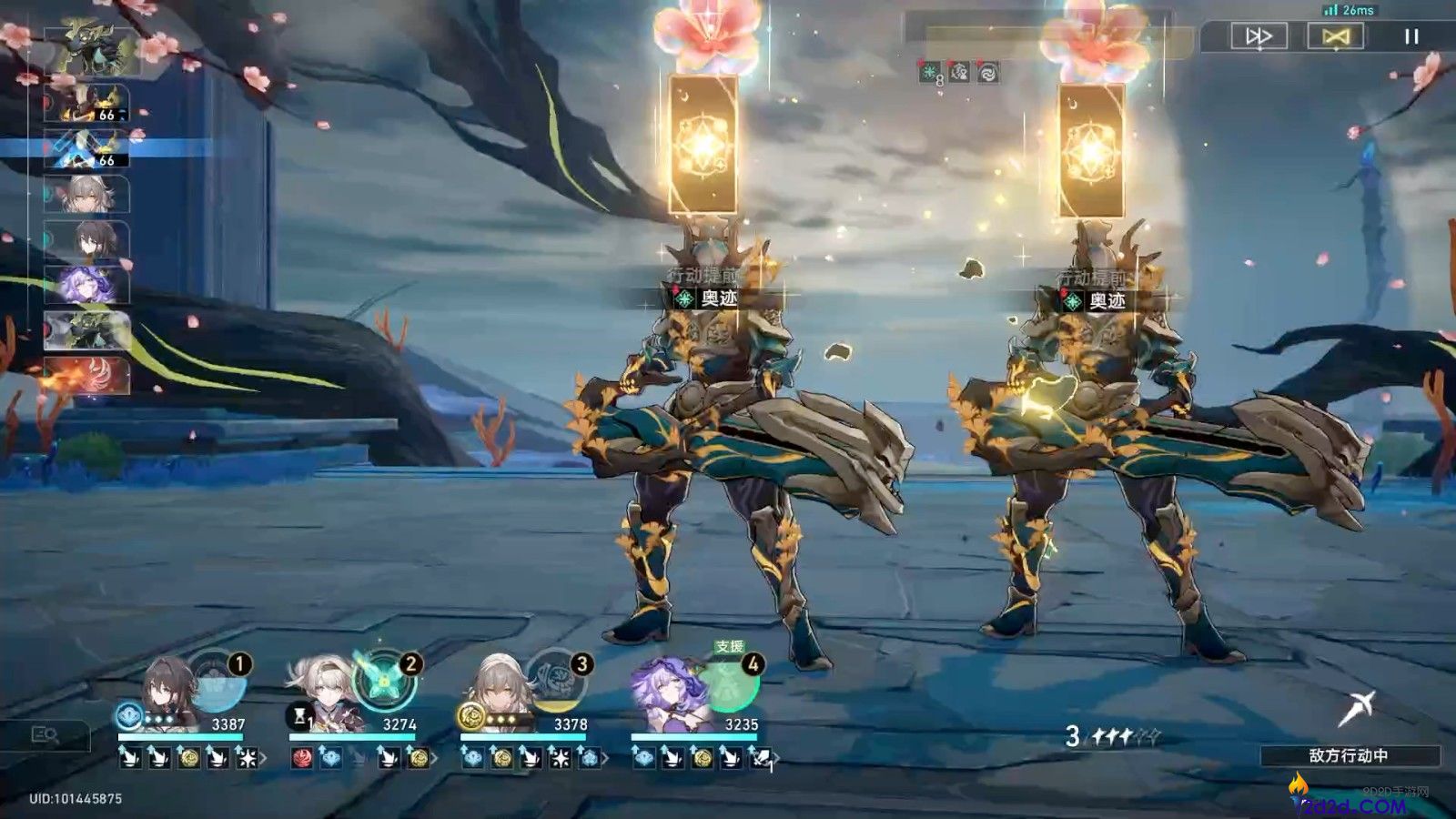Select the grey-haired character portrait numbered 3

499,693
